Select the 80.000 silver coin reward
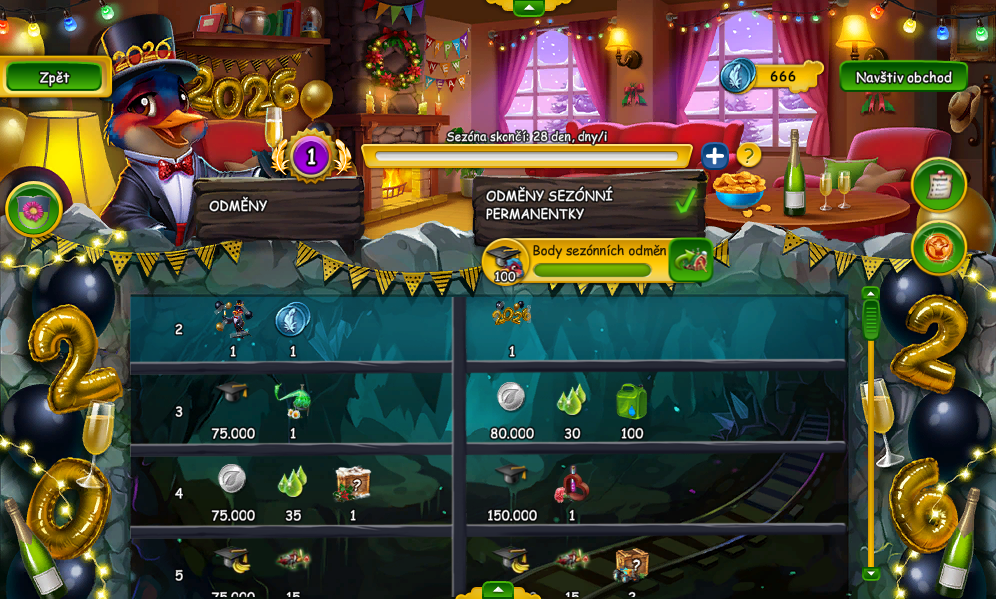This screenshot has height=599, width=996. (x=511, y=398)
